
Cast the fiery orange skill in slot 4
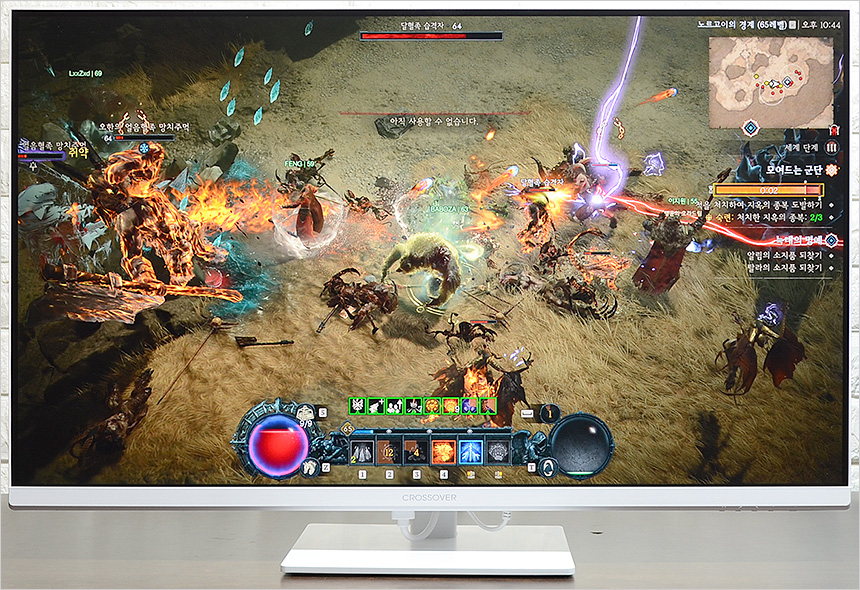click(443, 452)
